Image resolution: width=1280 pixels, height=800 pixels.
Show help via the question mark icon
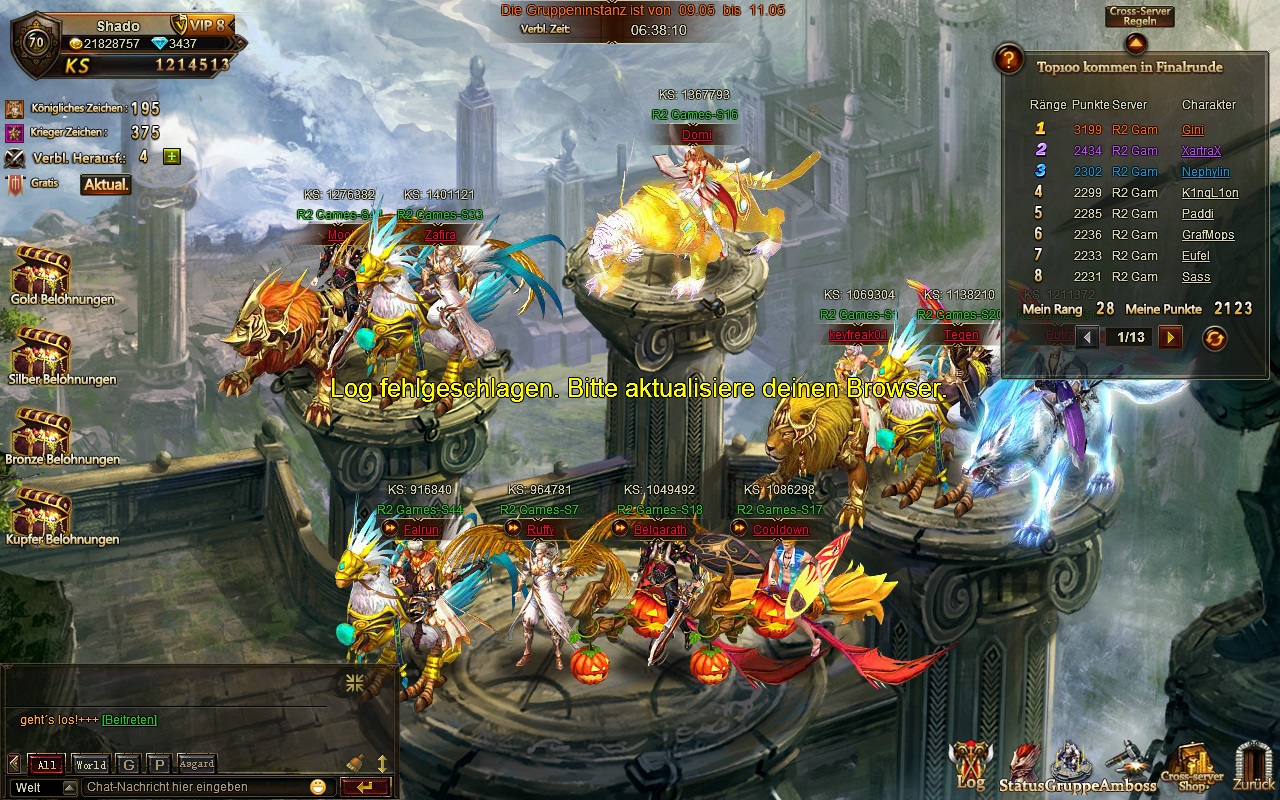pyautogui.click(x=1009, y=60)
